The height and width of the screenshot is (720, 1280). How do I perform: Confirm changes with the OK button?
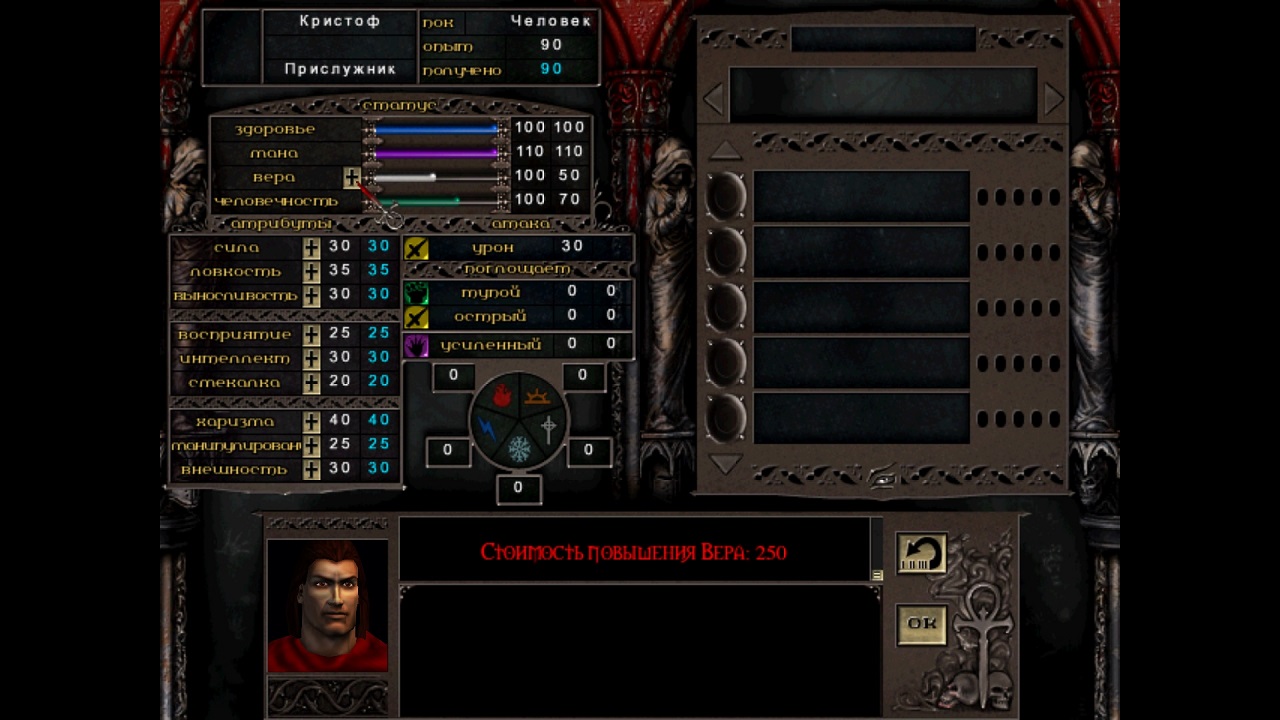tap(921, 623)
